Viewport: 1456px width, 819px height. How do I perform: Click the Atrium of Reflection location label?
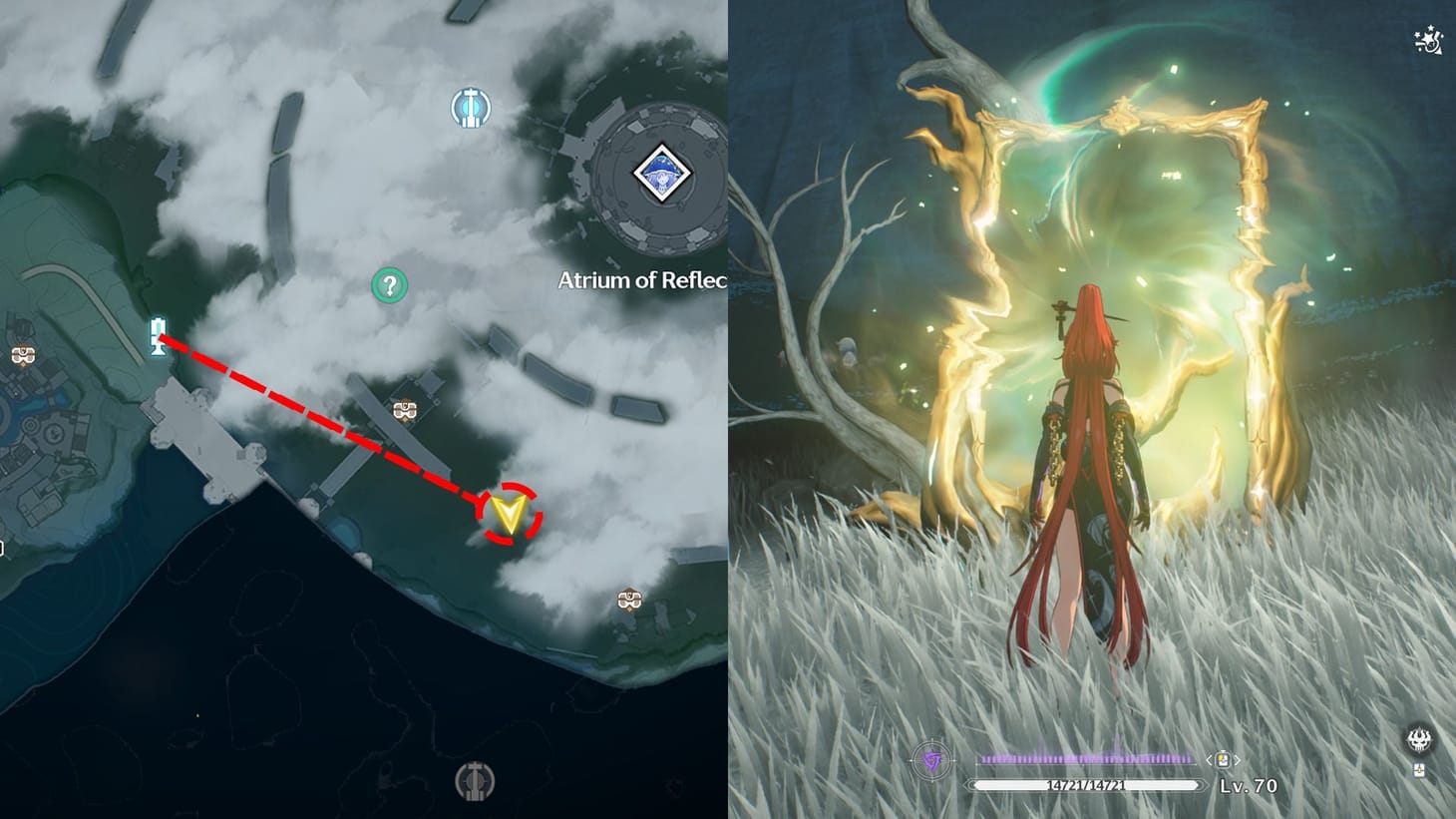tap(641, 282)
